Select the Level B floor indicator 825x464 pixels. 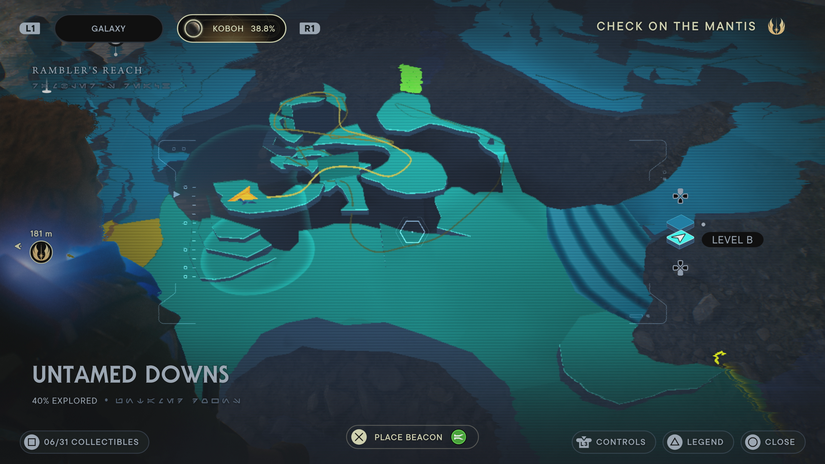point(732,240)
